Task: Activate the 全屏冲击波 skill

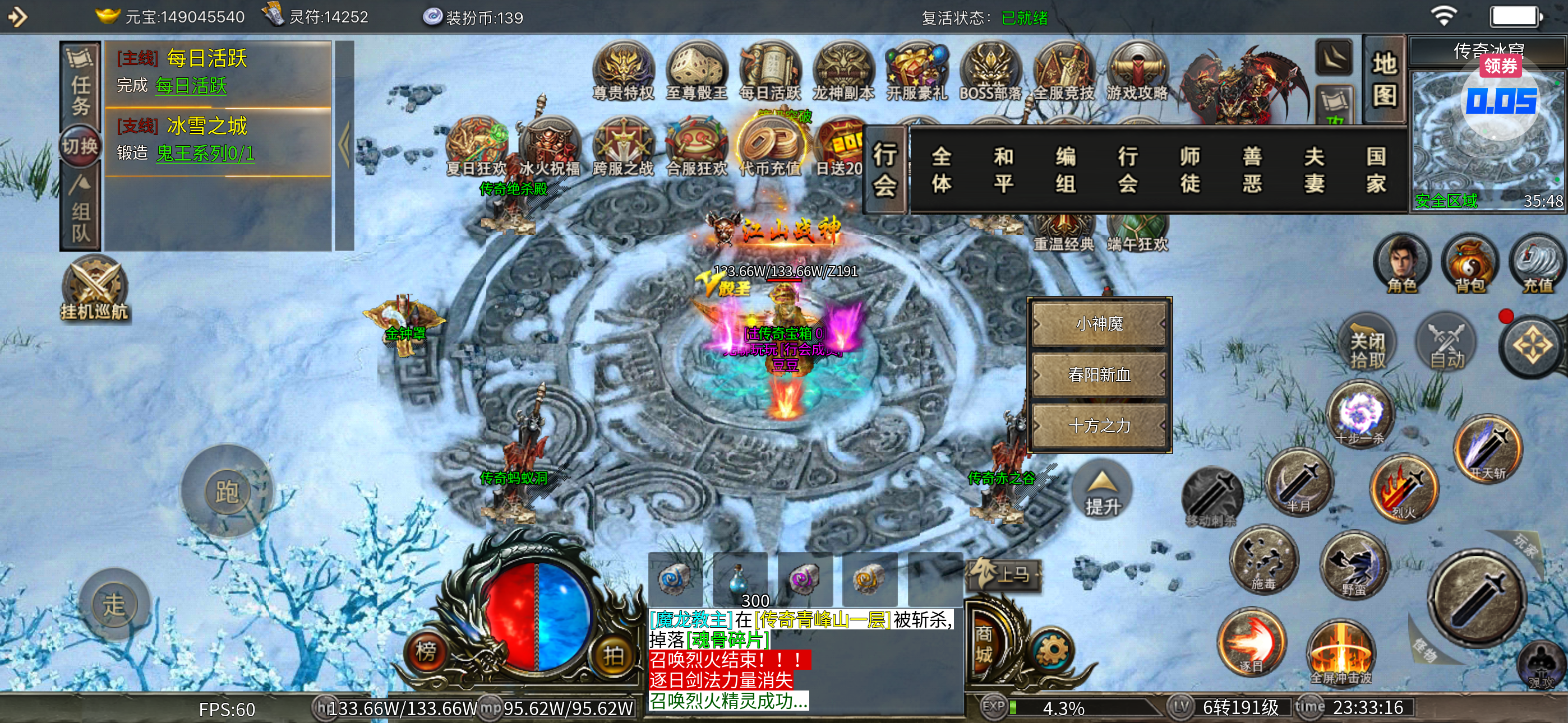Action: pos(1341,654)
